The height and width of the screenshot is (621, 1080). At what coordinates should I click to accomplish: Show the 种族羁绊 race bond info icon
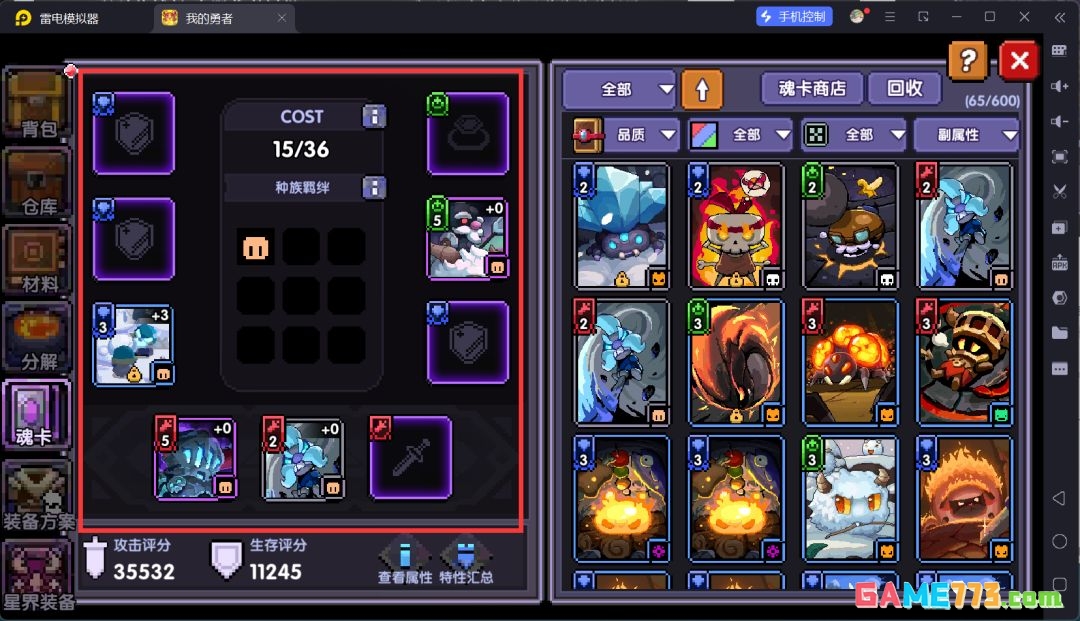click(374, 187)
